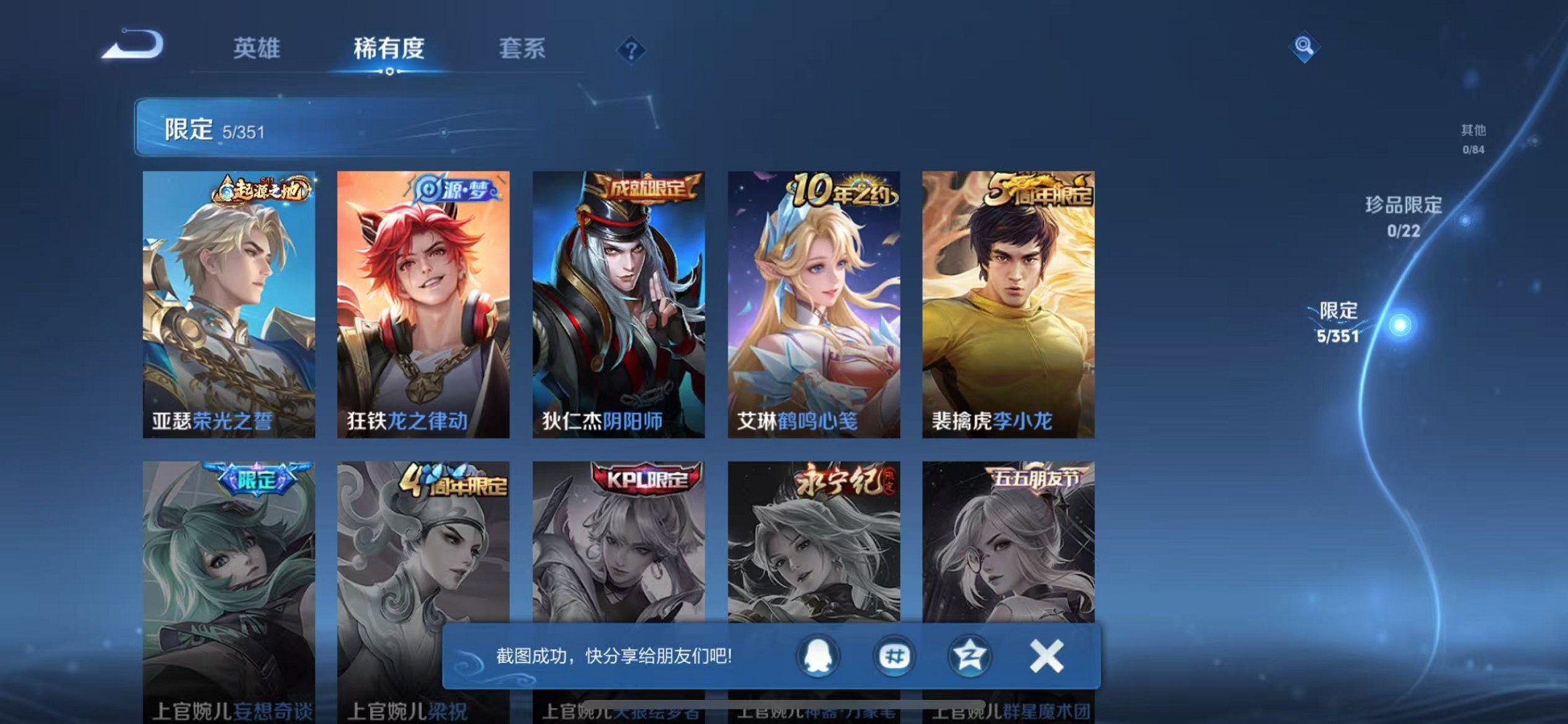Screen dimensions: 1568x724
Task: Share via the community hash icon
Action: [893, 656]
